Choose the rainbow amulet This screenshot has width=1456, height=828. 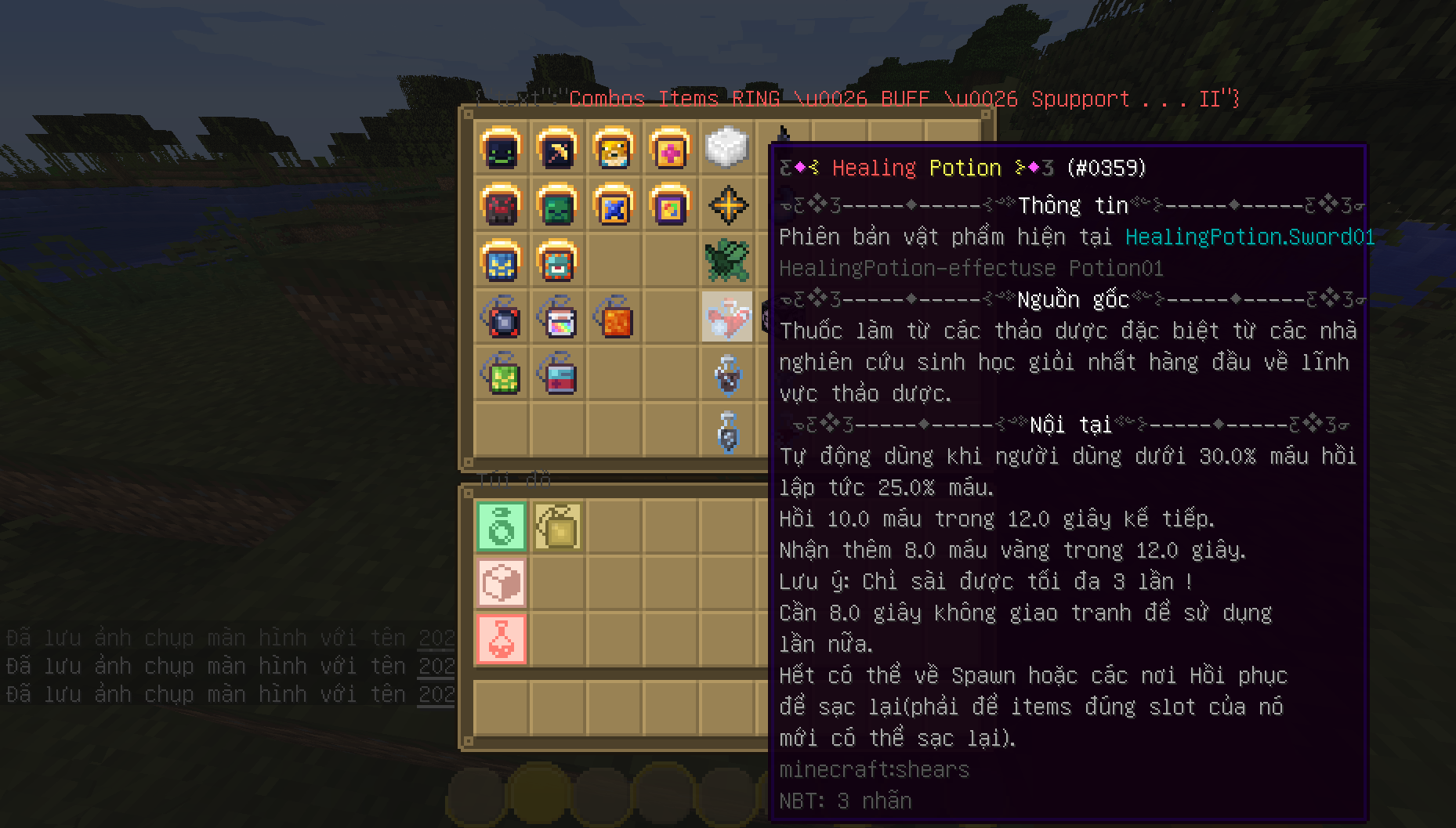[x=557, y=318]
